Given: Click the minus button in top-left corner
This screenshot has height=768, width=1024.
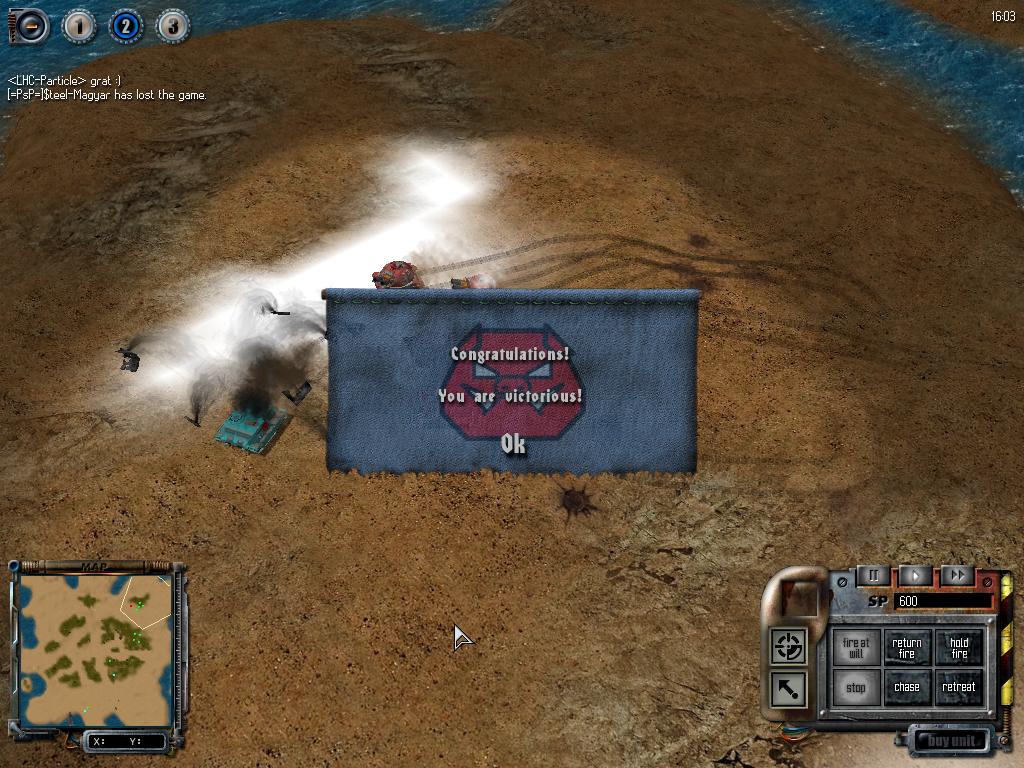Looking at the screenshot, I should 31,25.
